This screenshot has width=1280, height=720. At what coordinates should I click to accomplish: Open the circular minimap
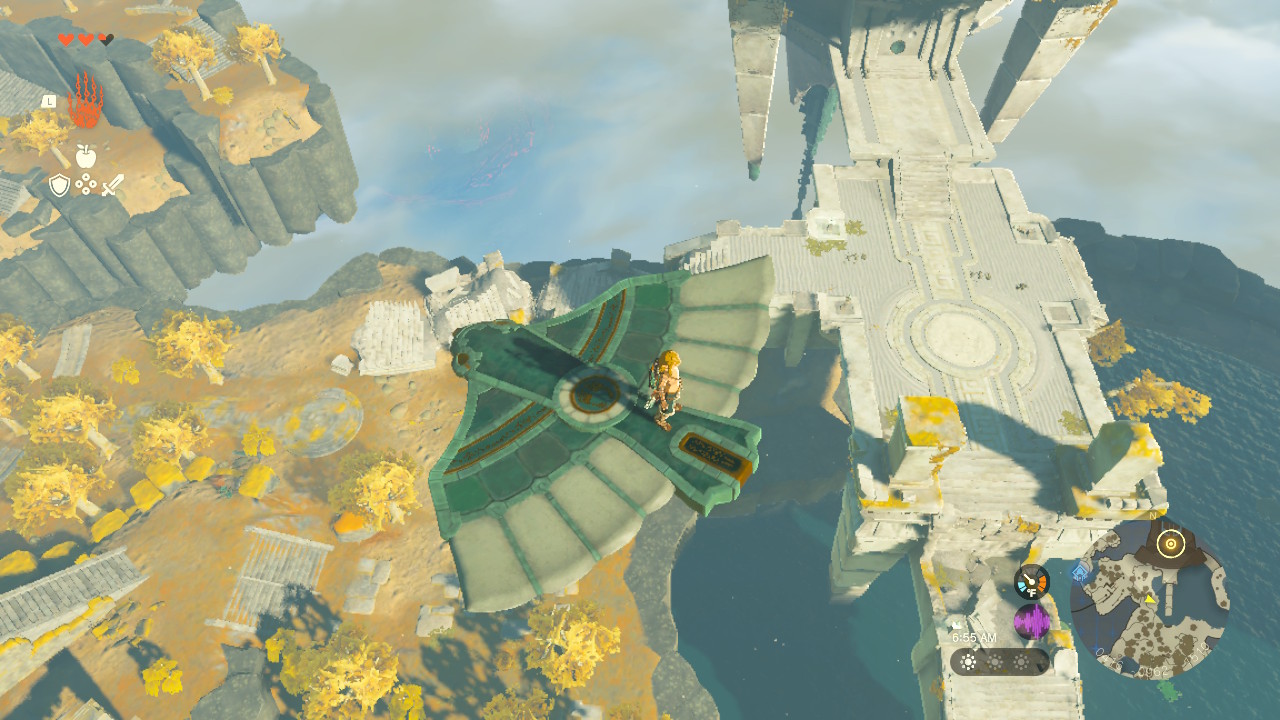1150,599
